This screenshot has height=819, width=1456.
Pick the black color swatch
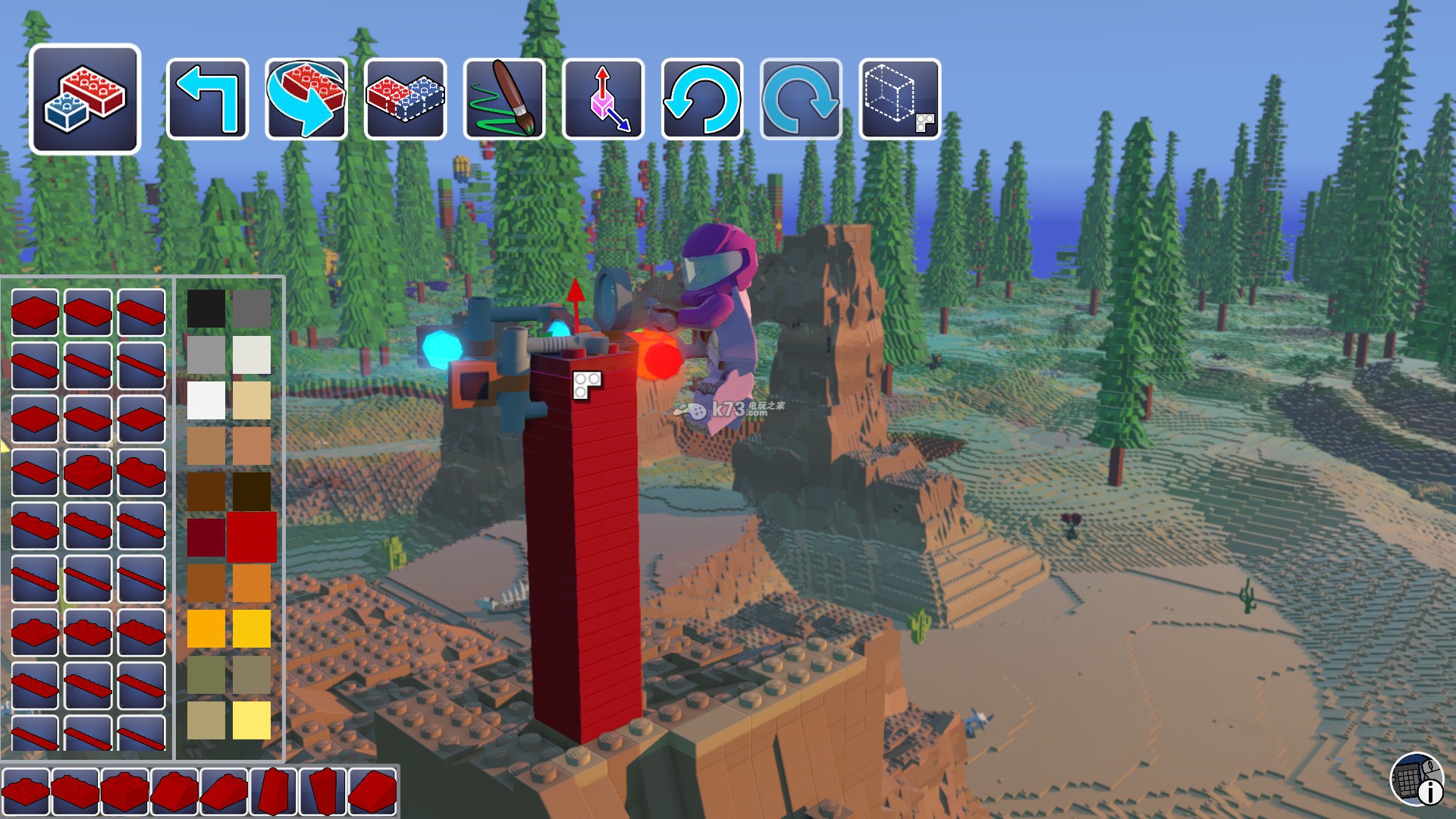pyautogui.click(x=206, y=309)
